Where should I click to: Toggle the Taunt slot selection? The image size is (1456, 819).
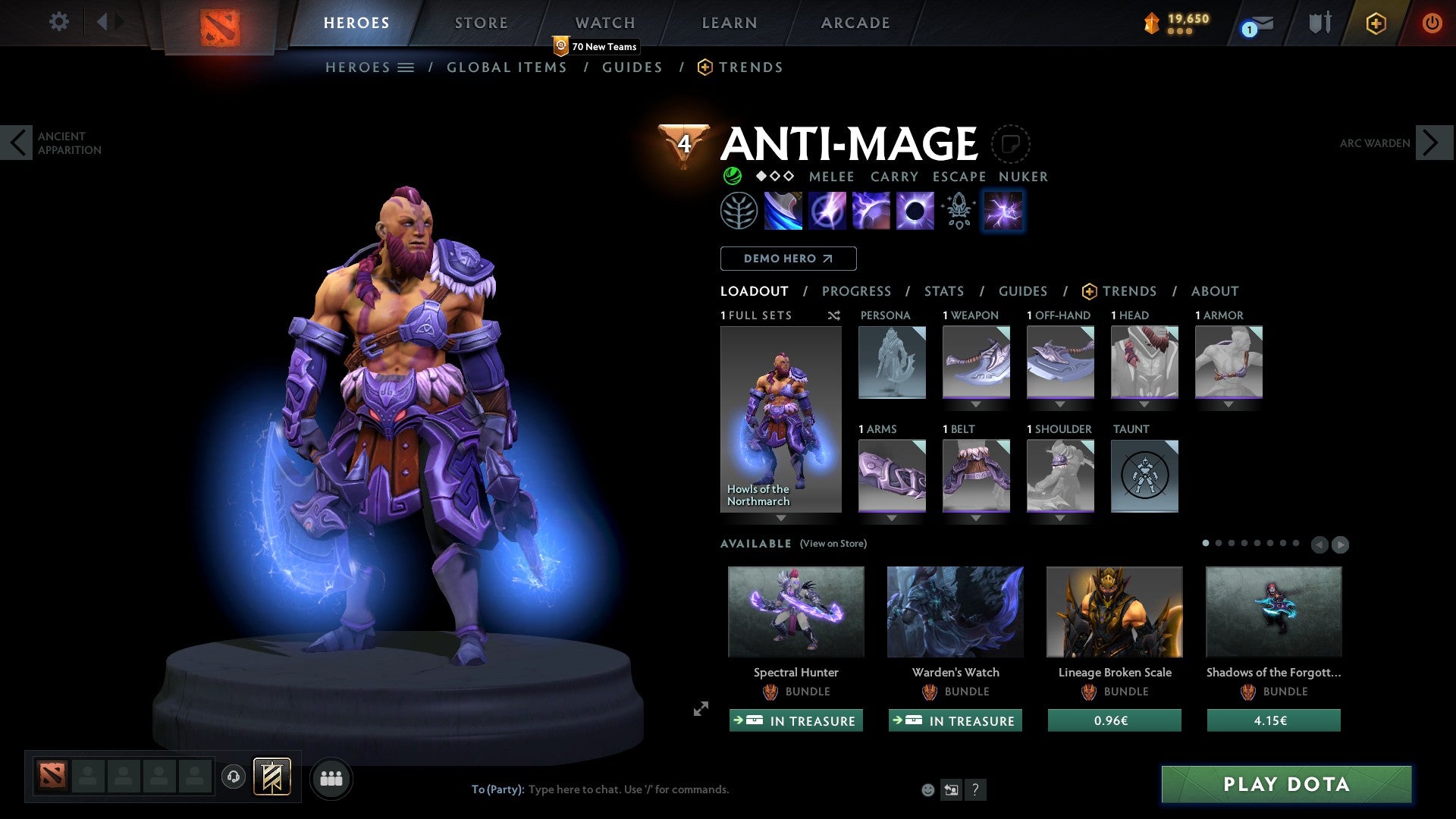tap(1144, 475)
